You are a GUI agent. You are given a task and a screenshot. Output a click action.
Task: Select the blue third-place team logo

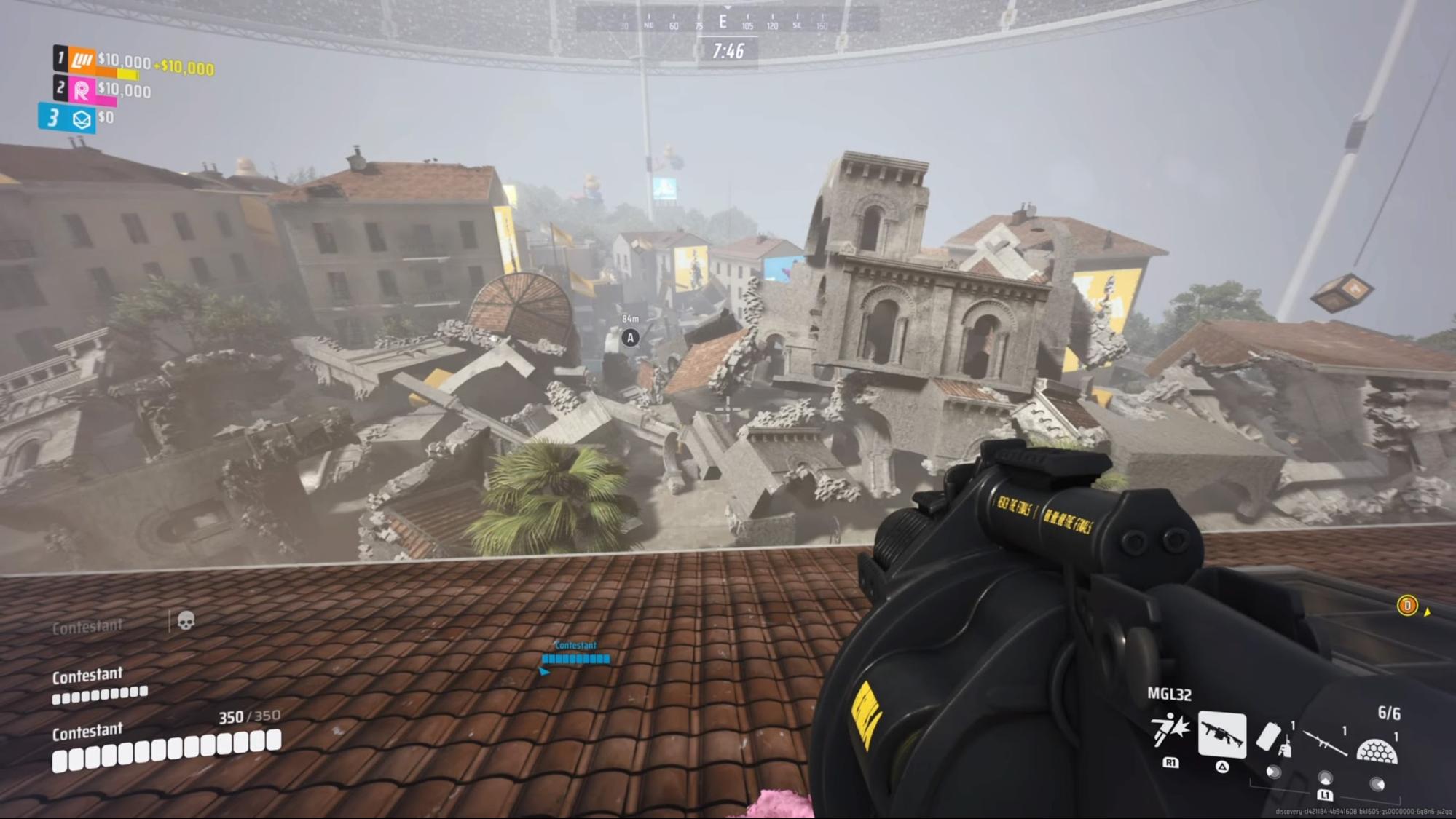point(82,119)
